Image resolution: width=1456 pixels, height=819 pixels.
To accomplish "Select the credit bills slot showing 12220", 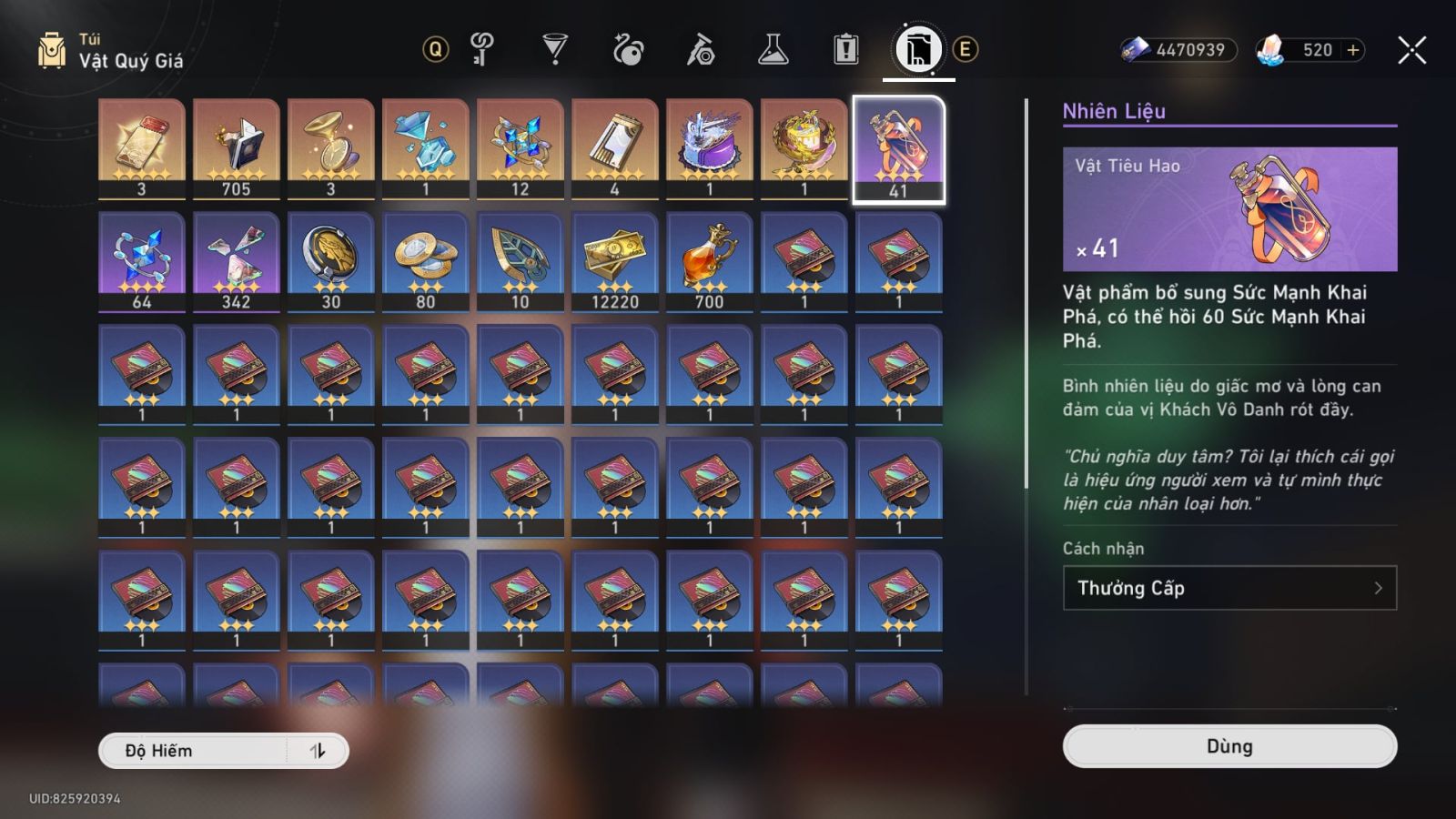I will 615,261.
